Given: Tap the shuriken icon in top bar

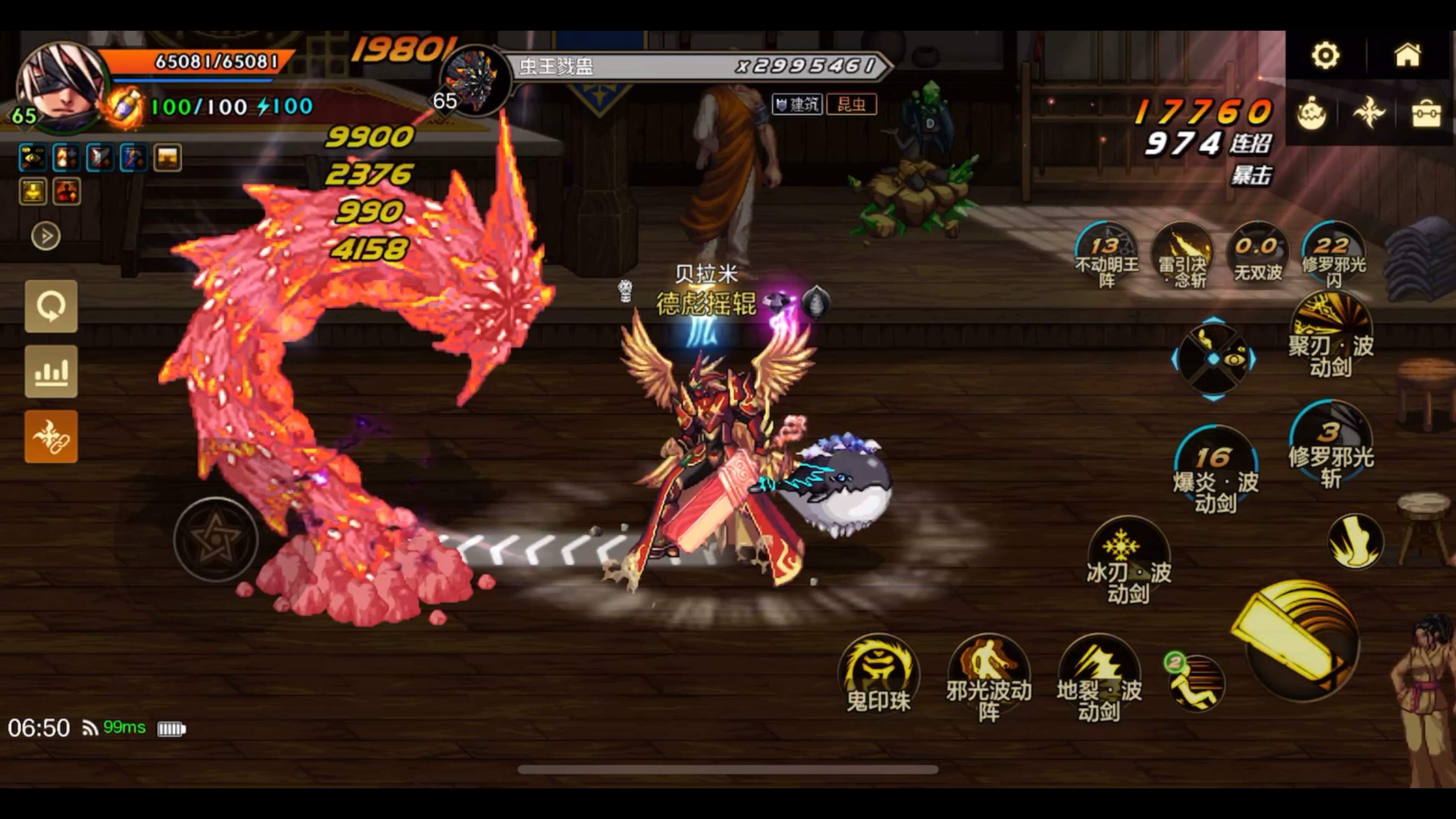Looking at the screenshot, I should [1369, 113].
